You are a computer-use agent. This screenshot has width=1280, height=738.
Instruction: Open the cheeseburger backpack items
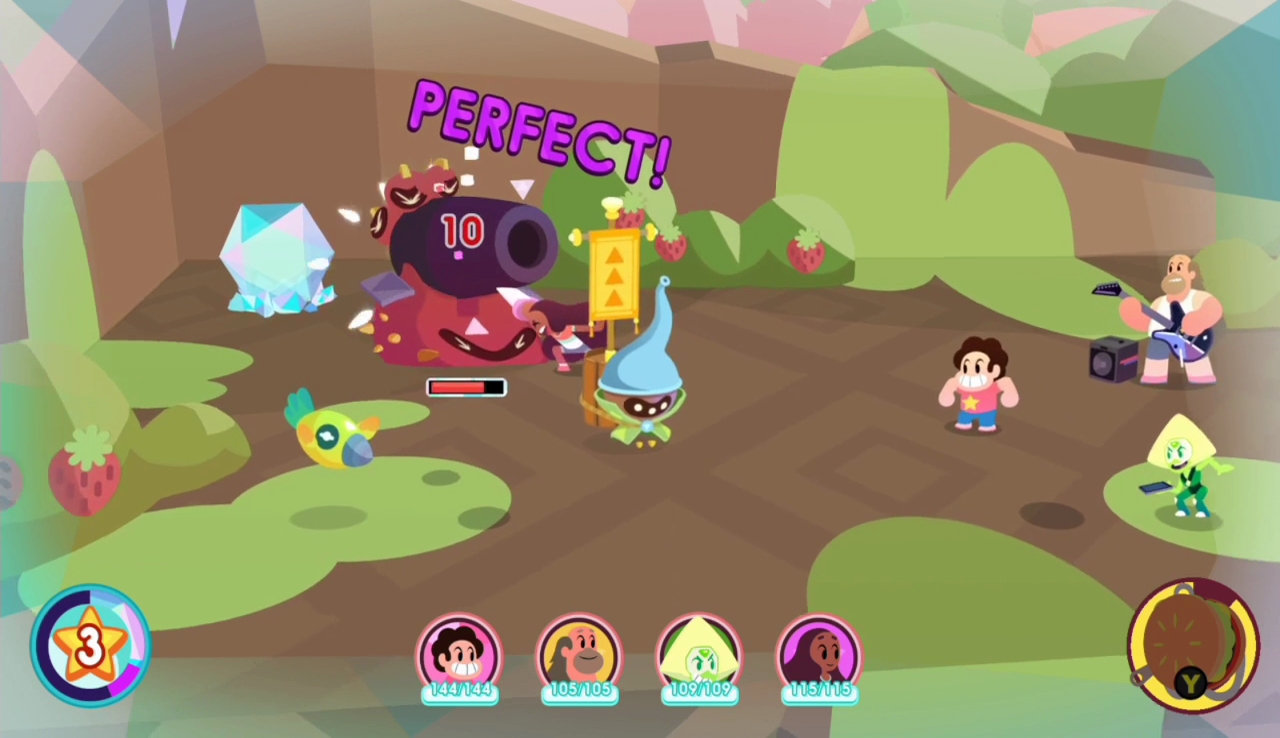coord(1192,645)
